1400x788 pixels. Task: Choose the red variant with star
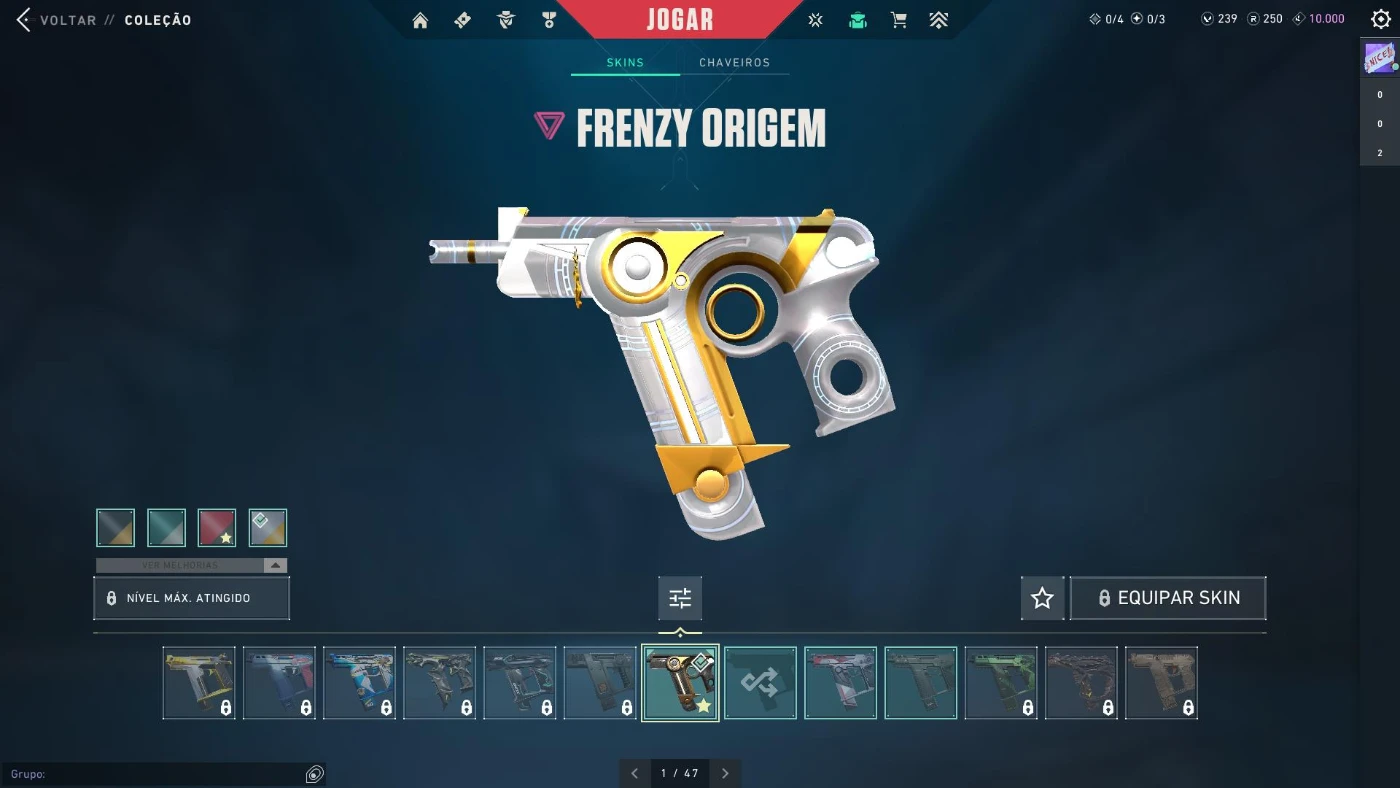[x=217, y=528]
